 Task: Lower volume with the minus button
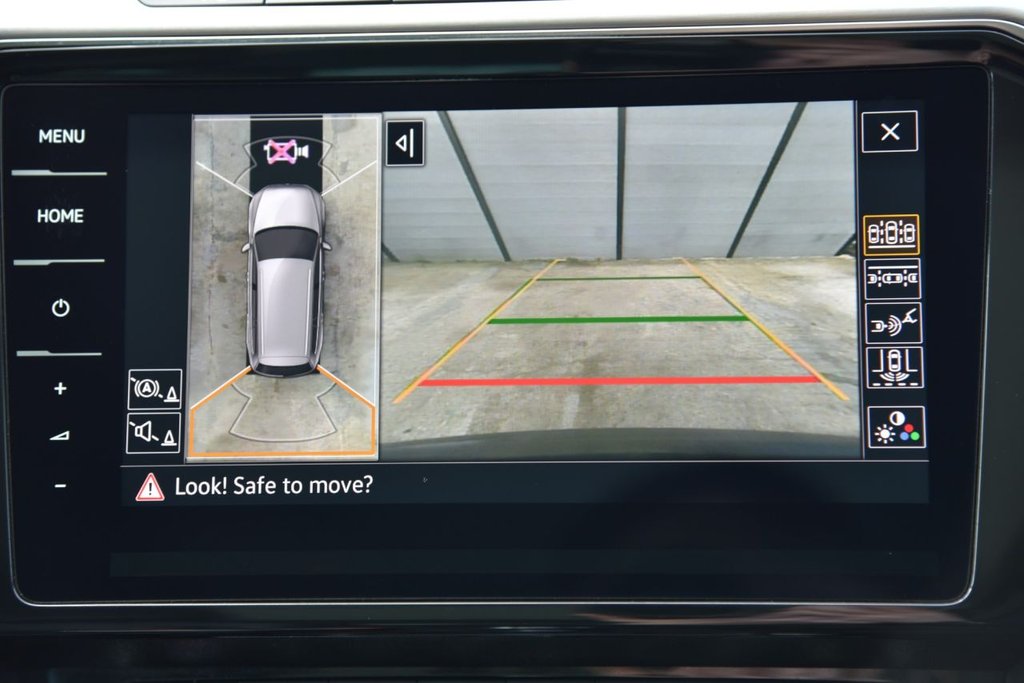[x=60, y=486]
